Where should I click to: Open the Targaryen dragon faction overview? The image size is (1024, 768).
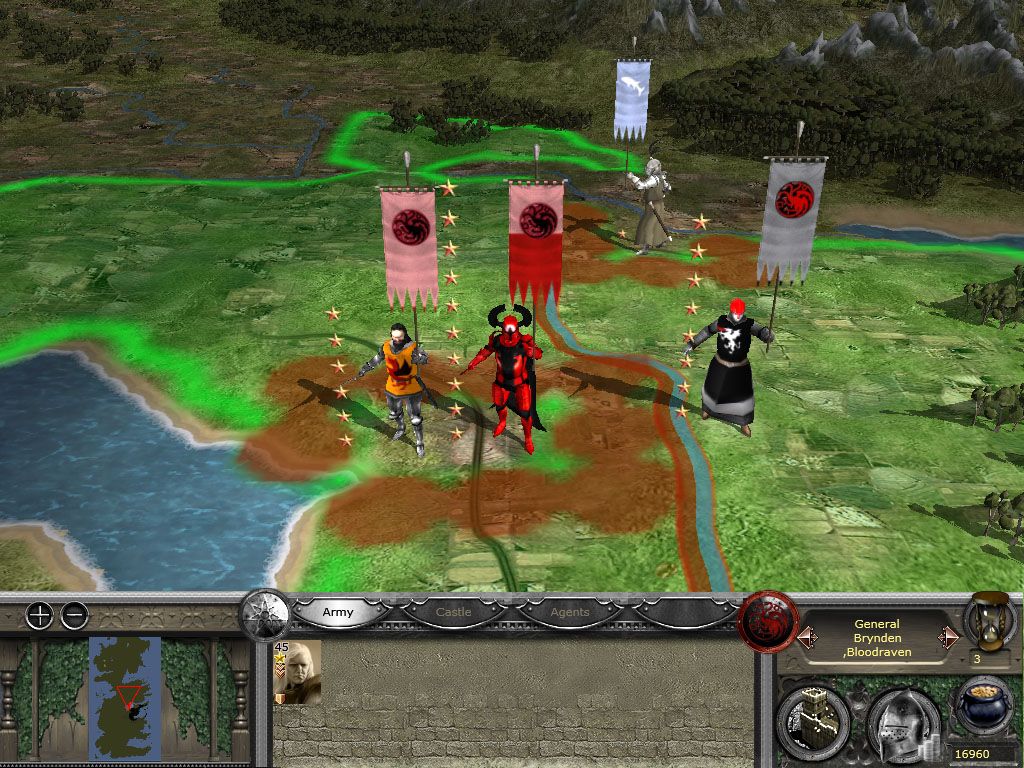(x=767, y=622)
